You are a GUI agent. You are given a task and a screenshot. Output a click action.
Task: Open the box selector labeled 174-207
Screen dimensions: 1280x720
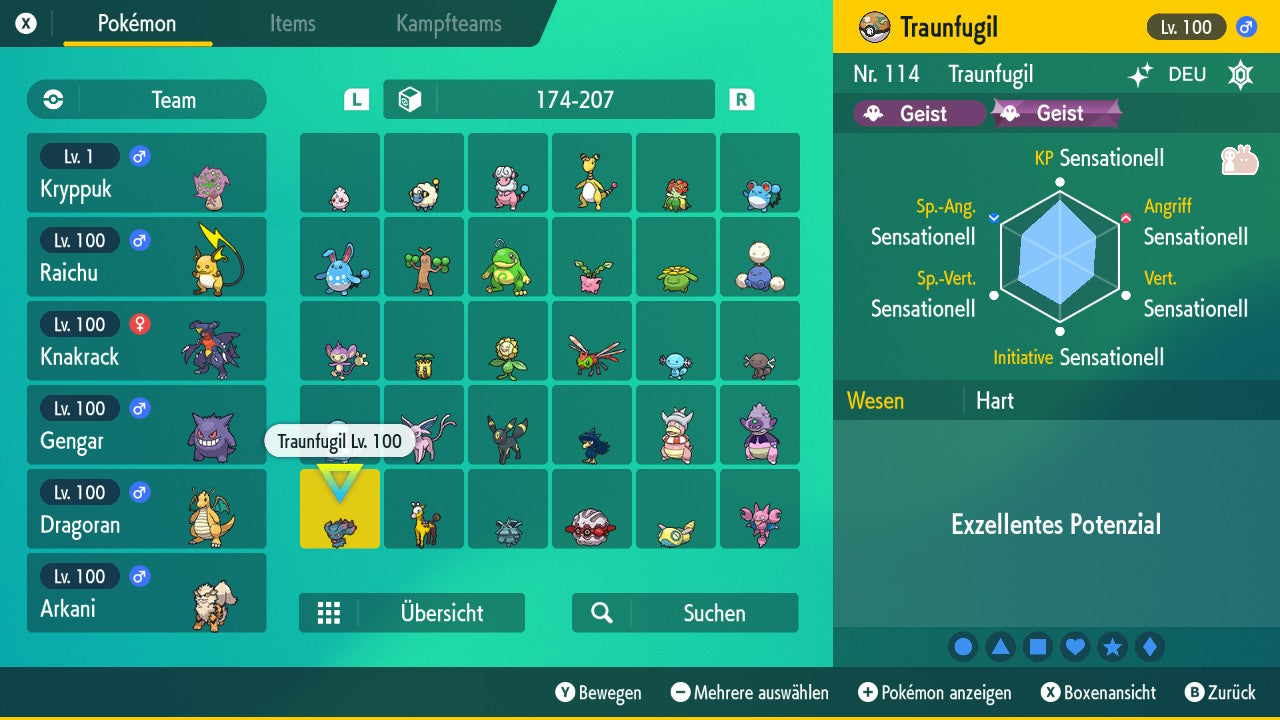point(548,99)
